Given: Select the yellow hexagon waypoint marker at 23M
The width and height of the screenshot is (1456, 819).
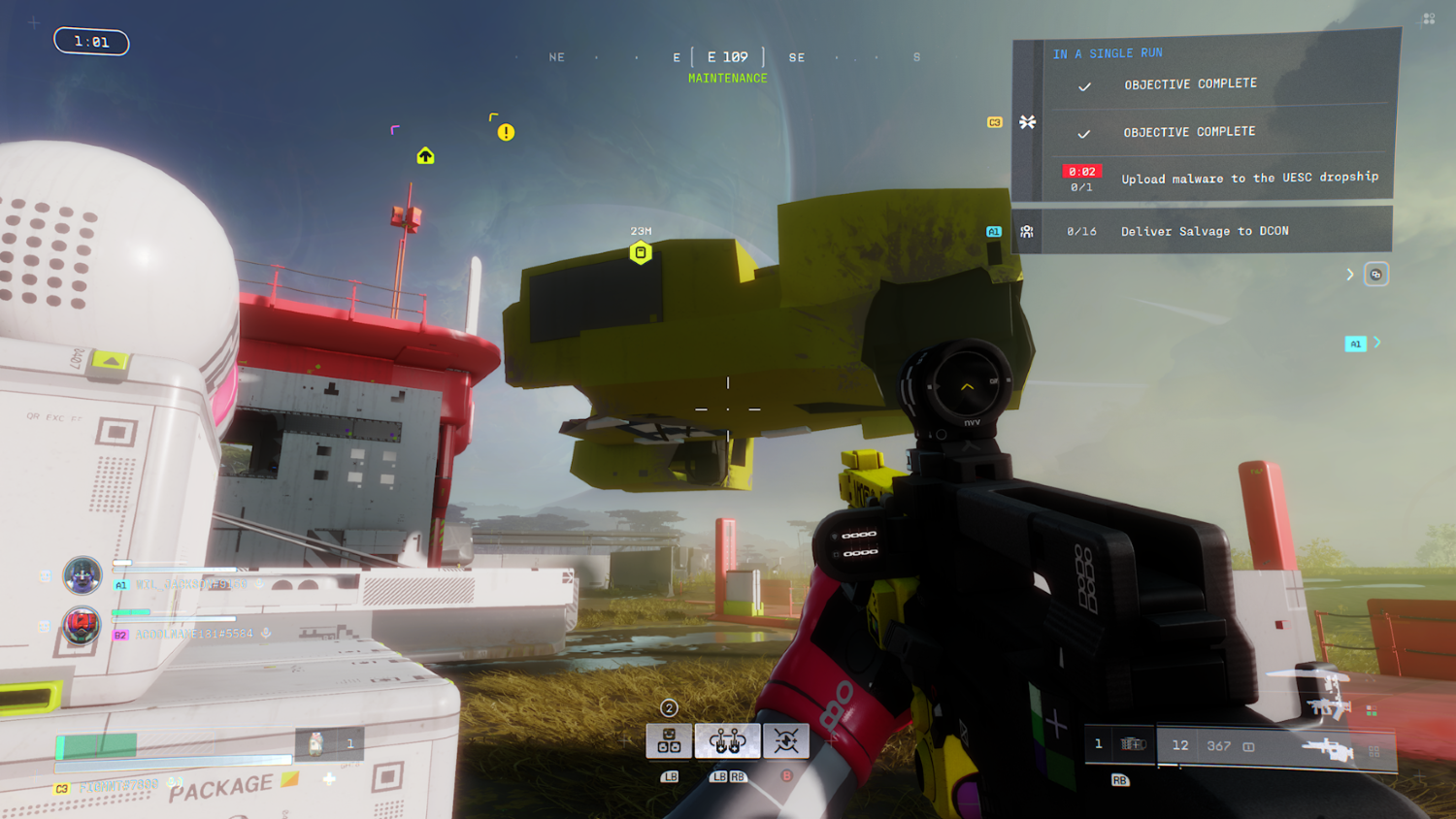Looking at the screenshot, I should tap(641, 253).
